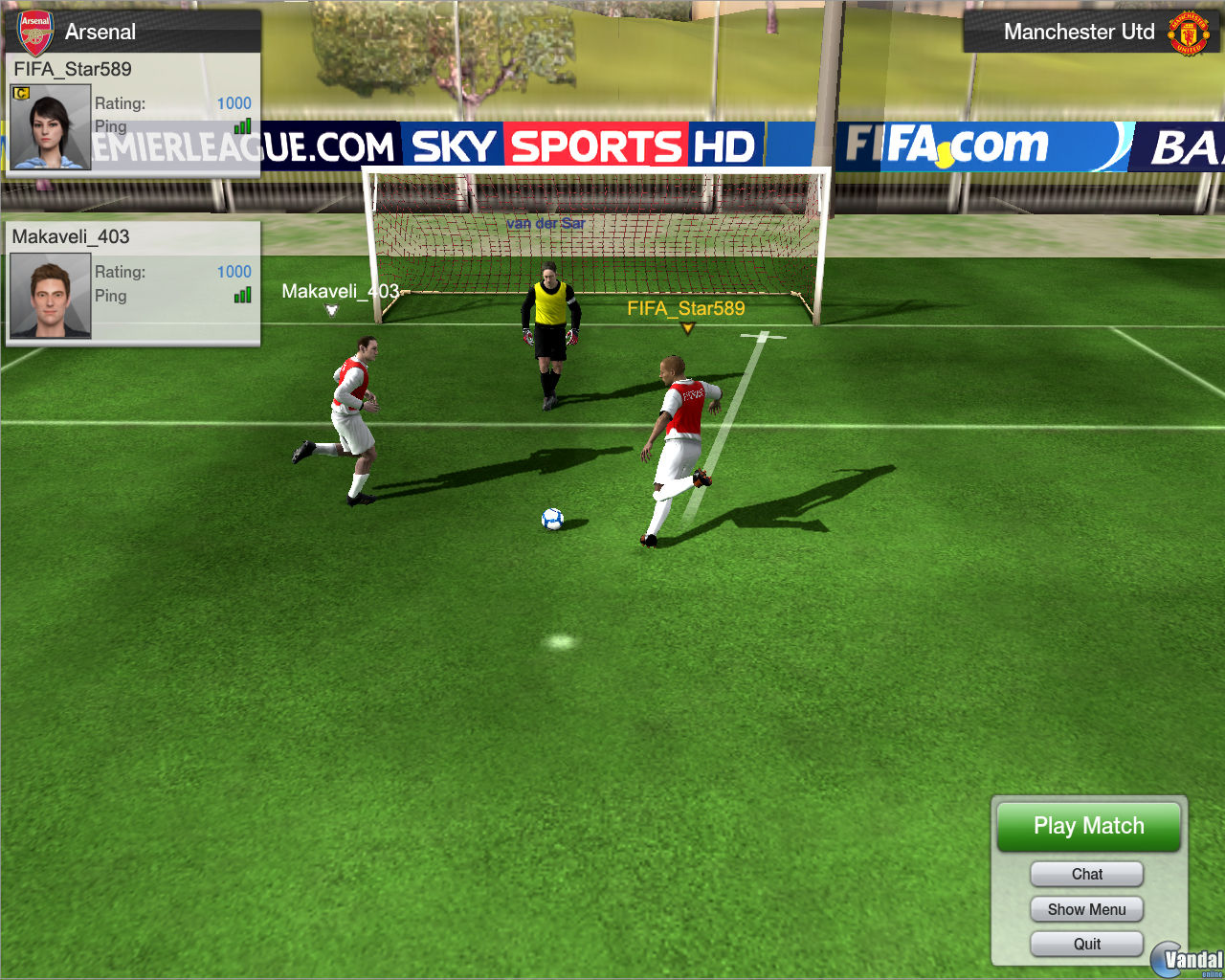Open the Chat window
Screen dimensions: 1225x980
click(x=1086, y=874)
